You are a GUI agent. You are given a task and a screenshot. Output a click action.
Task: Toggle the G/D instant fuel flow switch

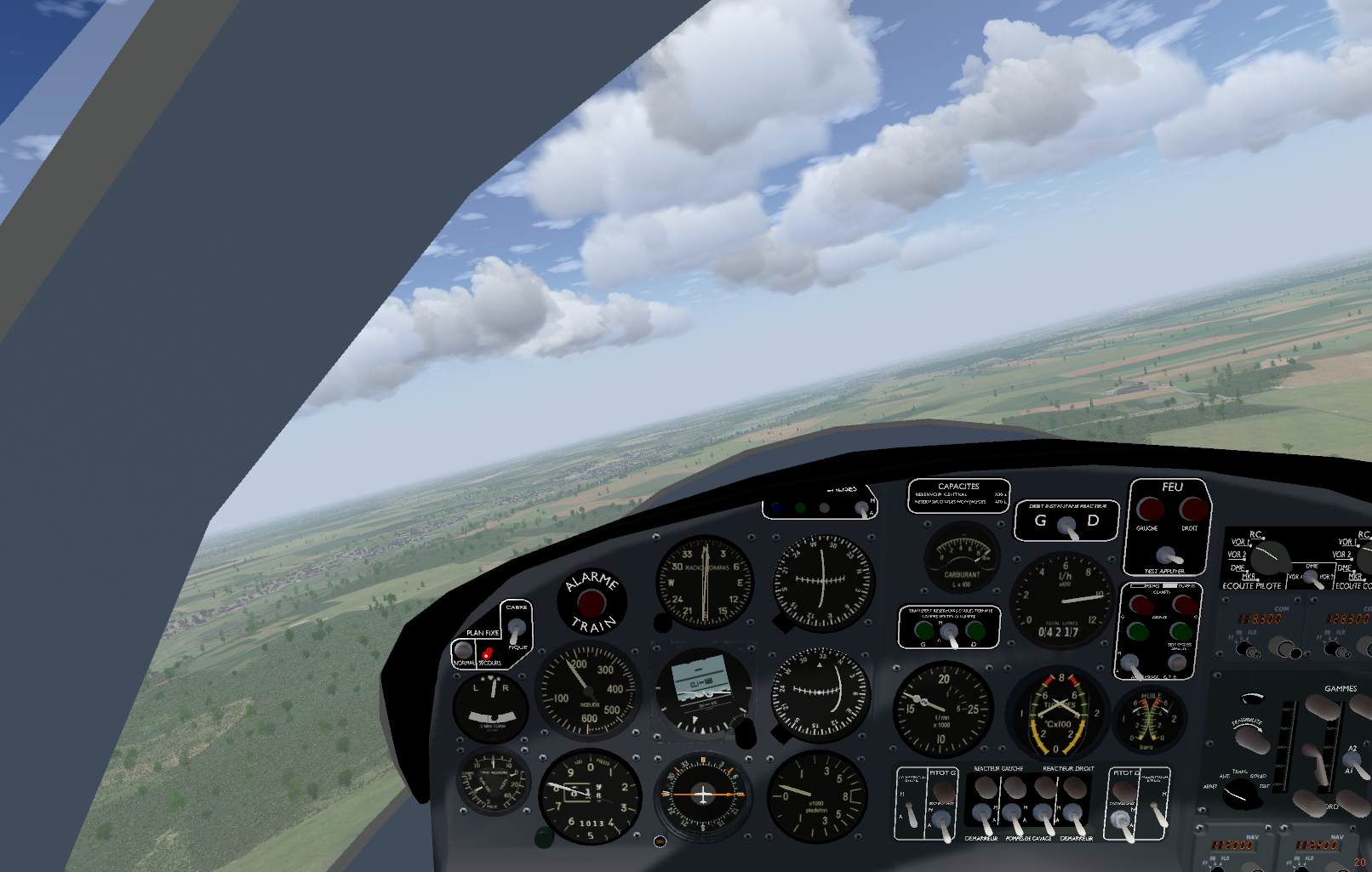pos(1066,527)
